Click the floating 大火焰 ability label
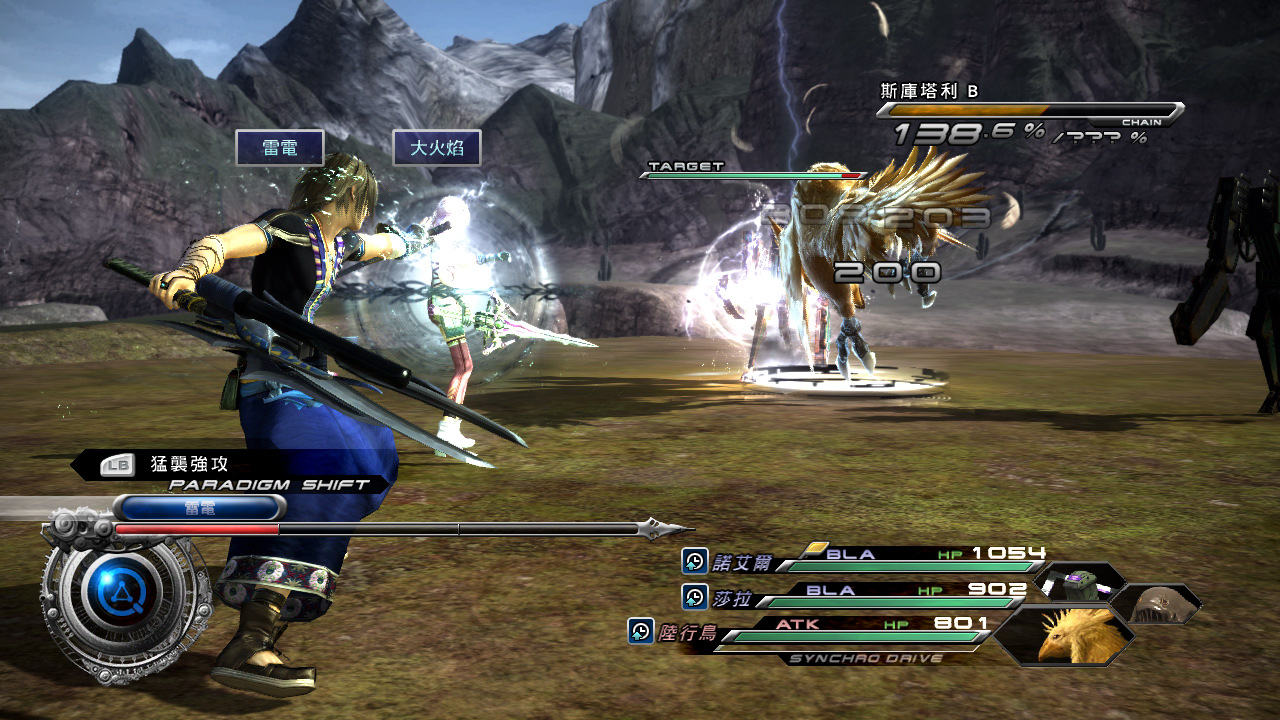Screen dimensions: 1280x720 pyautogui.click(x=436, y=148)
